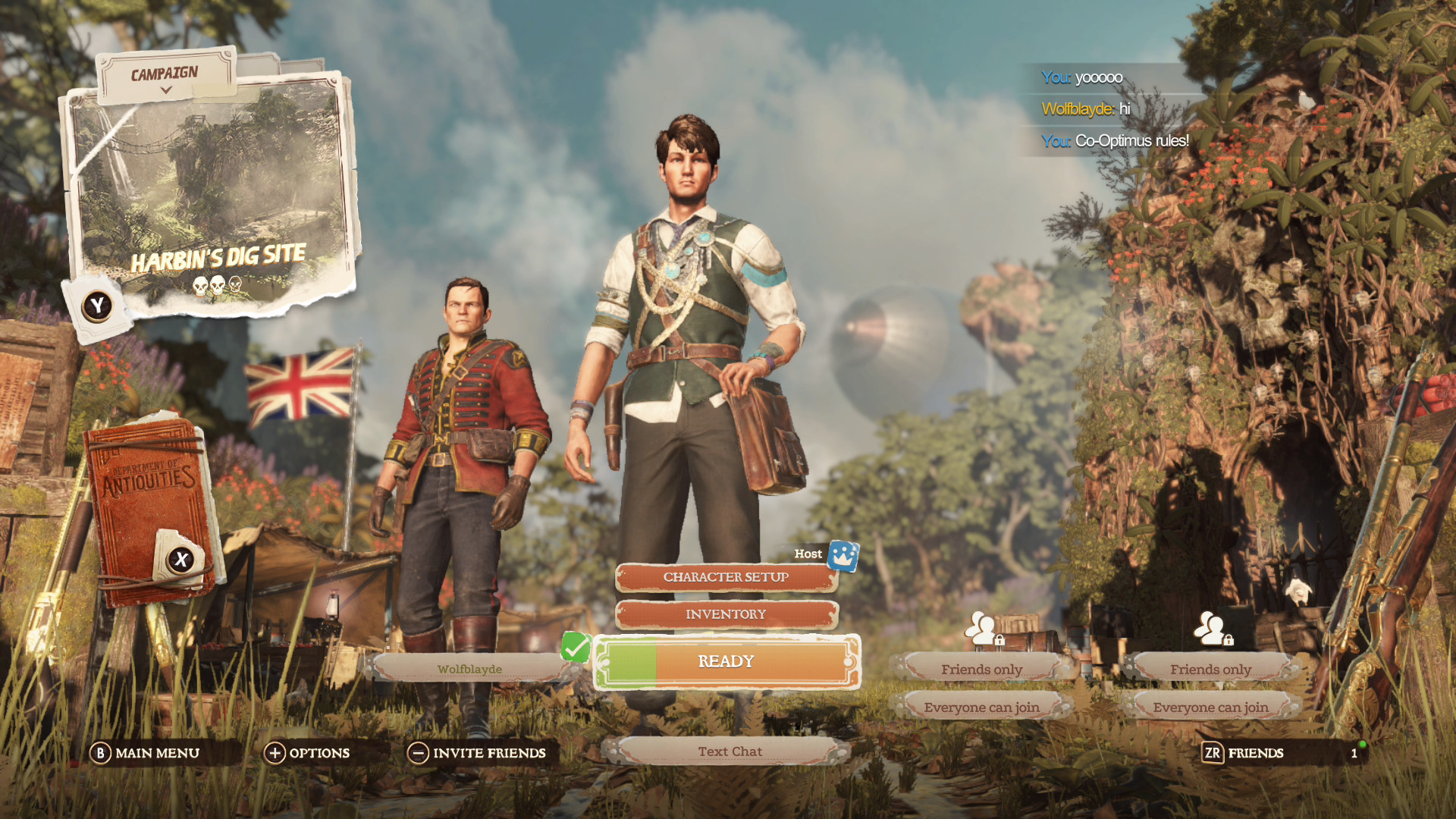Choose Invite Friends
The image size is (1456, 819).
[x=478, y=753]
